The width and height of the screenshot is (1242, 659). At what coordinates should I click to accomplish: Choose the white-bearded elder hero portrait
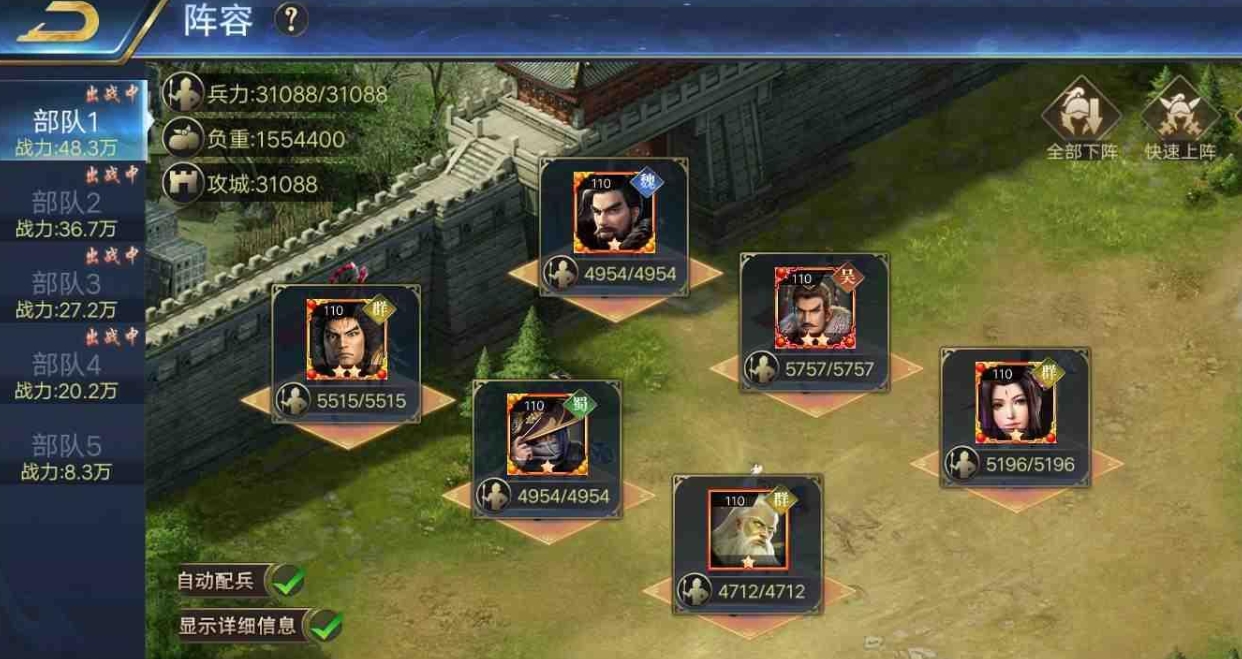747,529
